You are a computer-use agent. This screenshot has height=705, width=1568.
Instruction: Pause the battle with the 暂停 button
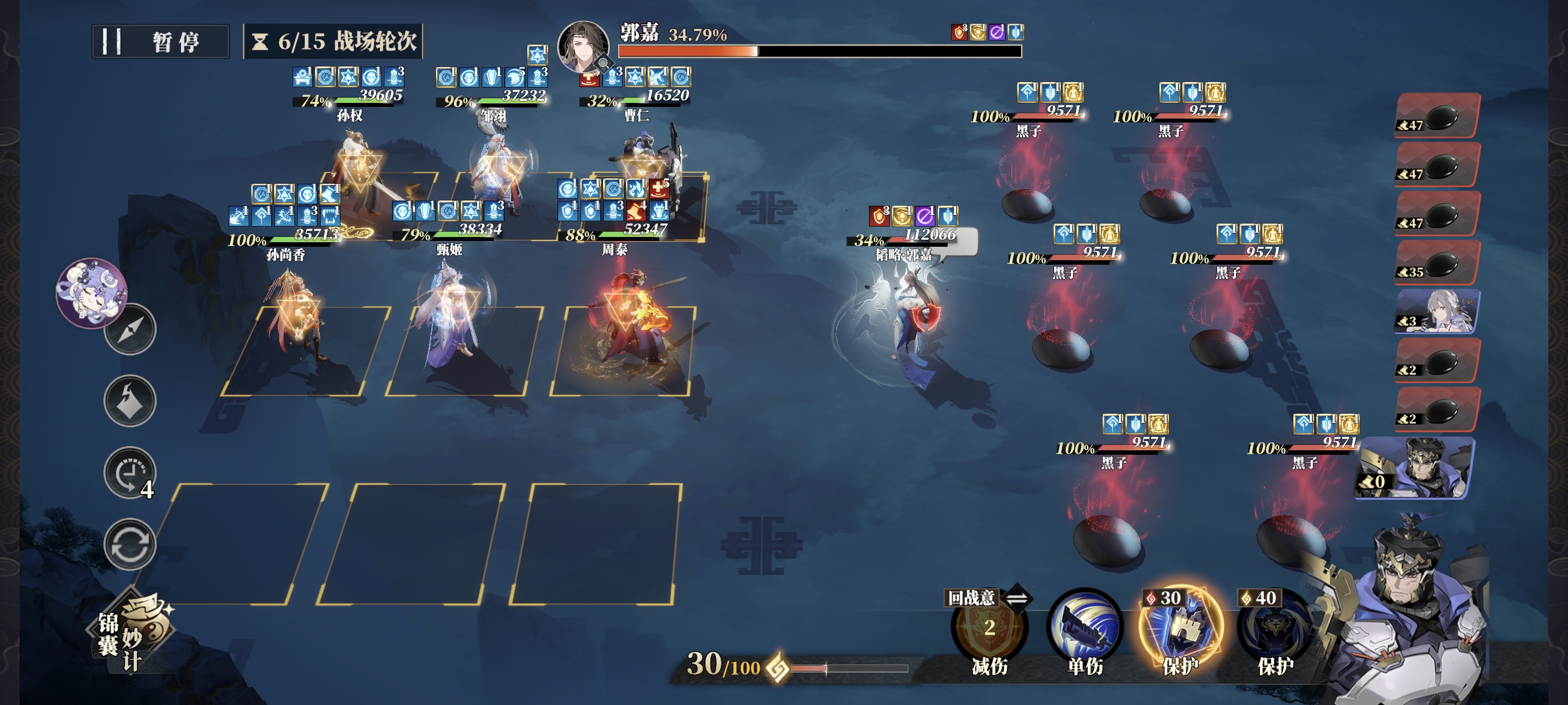[160, 42]
